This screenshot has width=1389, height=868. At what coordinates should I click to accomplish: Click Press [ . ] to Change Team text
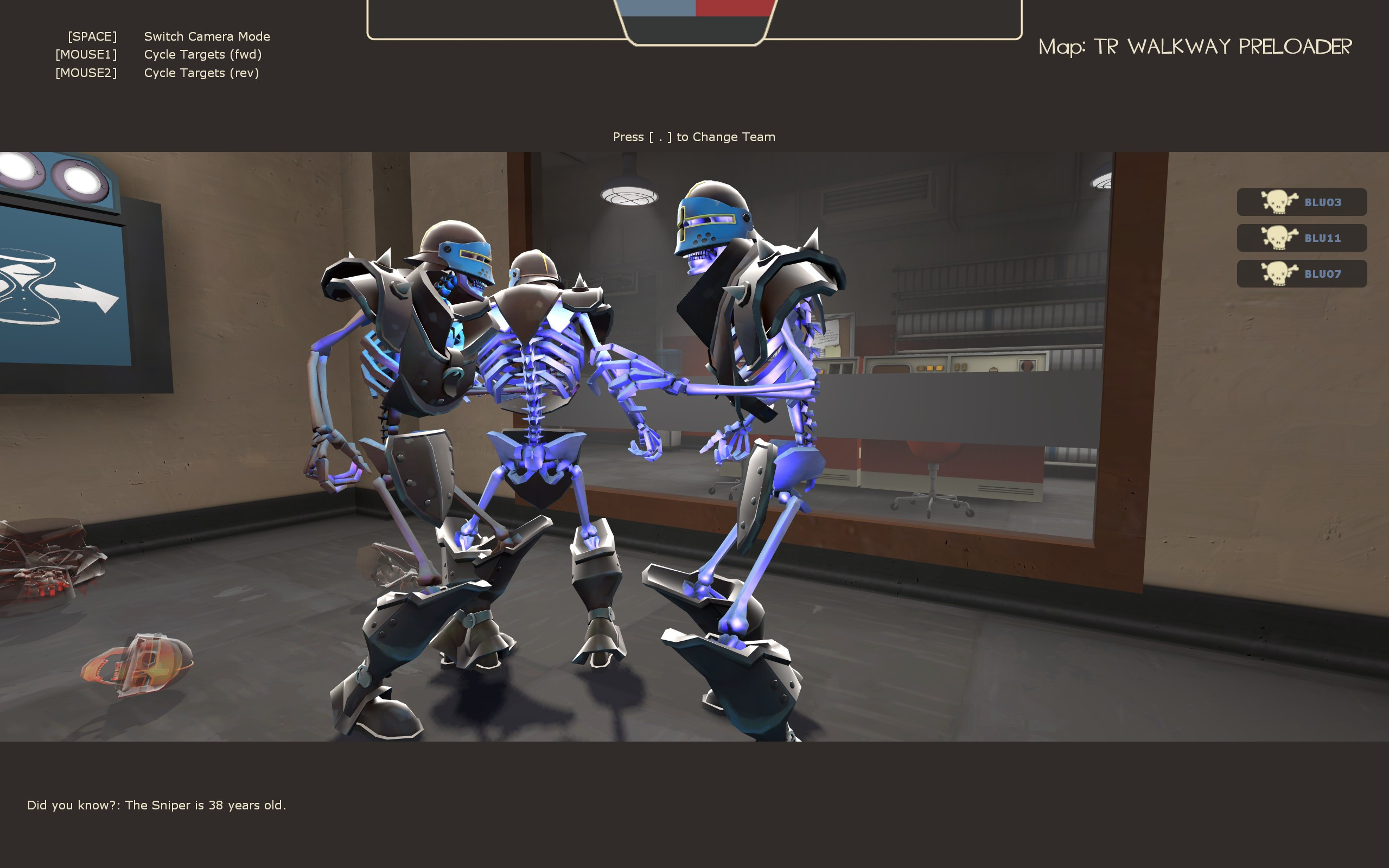coord(693,137)
